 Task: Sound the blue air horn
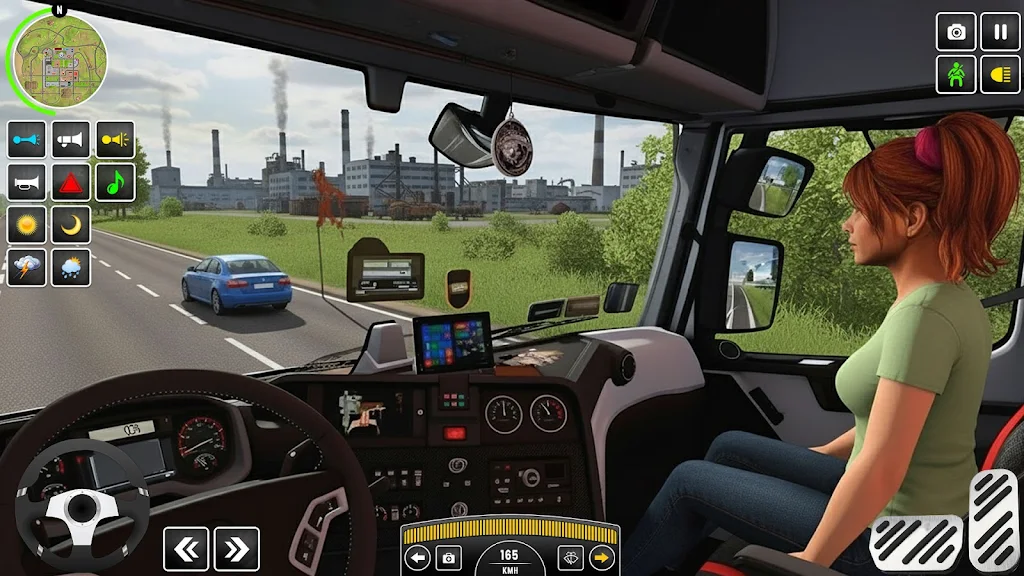[27, 139]
